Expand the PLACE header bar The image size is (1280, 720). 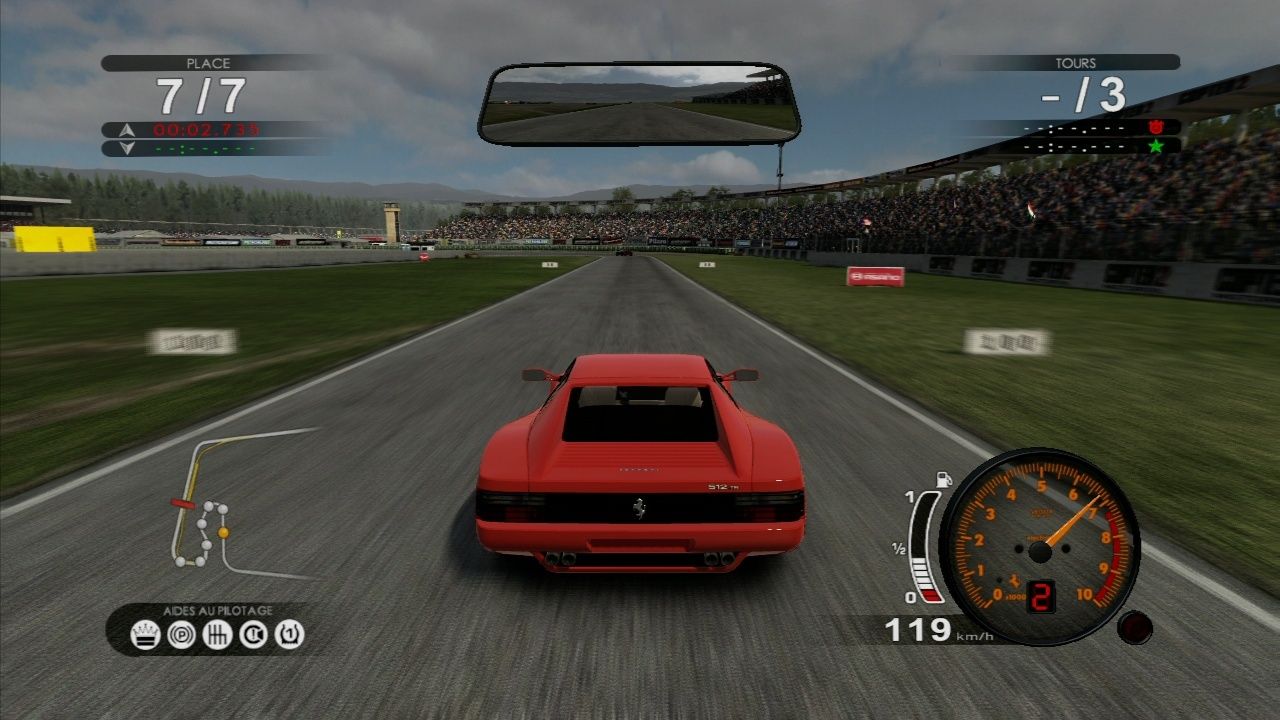207,63
